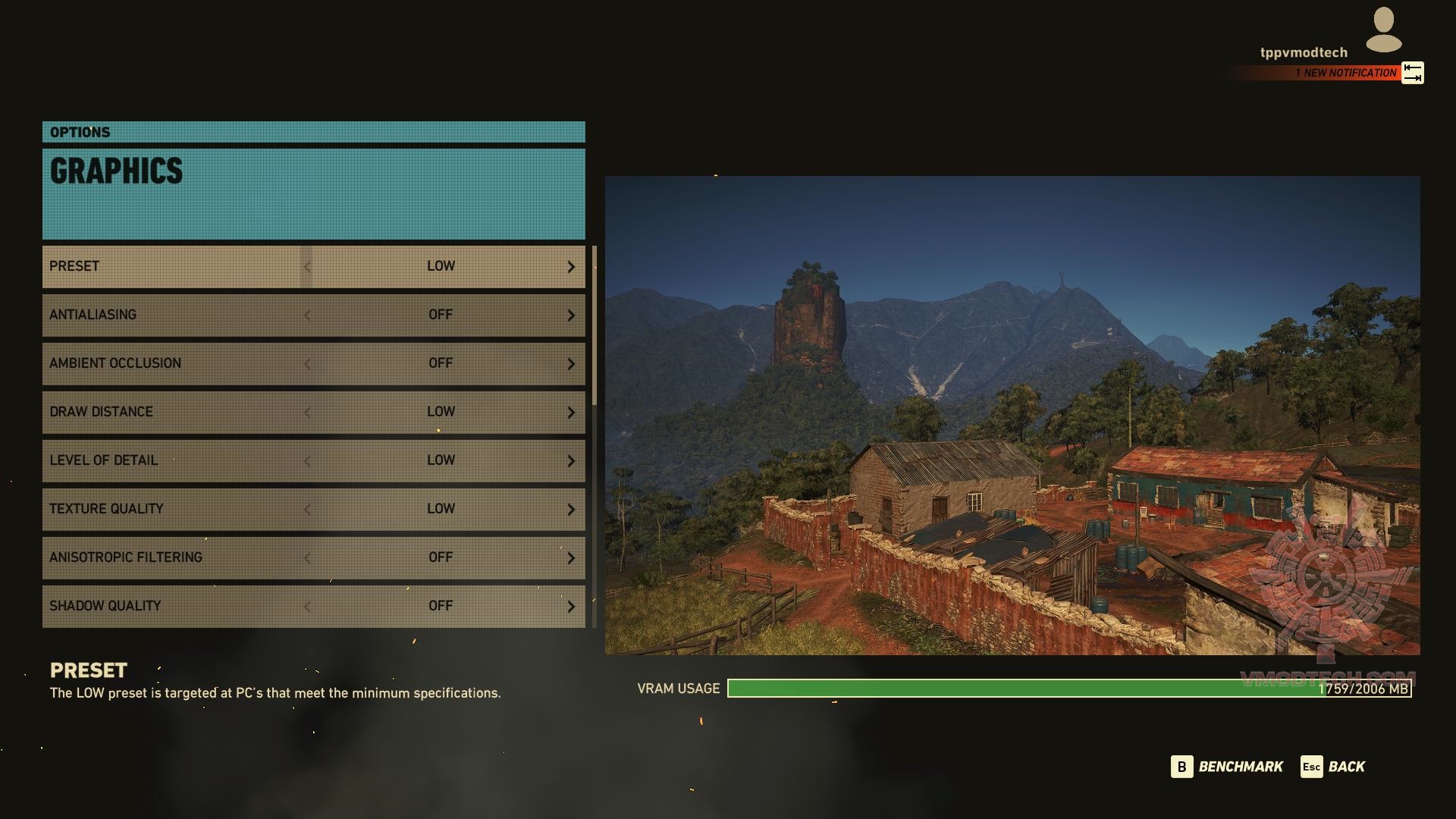Increase Ambient Occlusion with the right arrow

pyautogui.click(x=571, y=364)
